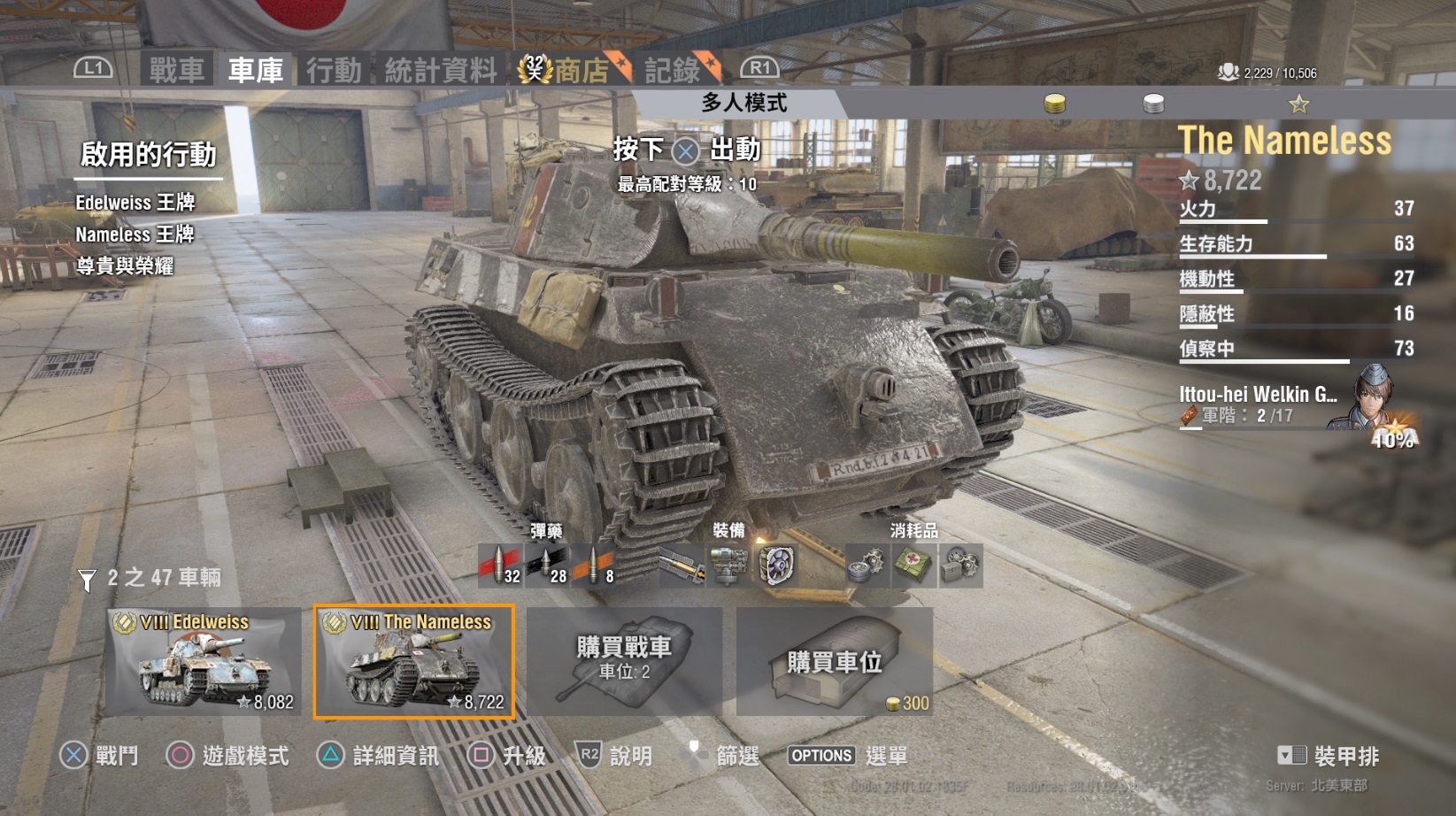This screenshot has width=1456, height=816.
Task: Open the ventilation fan equipment slot
Action: (776, 565)
